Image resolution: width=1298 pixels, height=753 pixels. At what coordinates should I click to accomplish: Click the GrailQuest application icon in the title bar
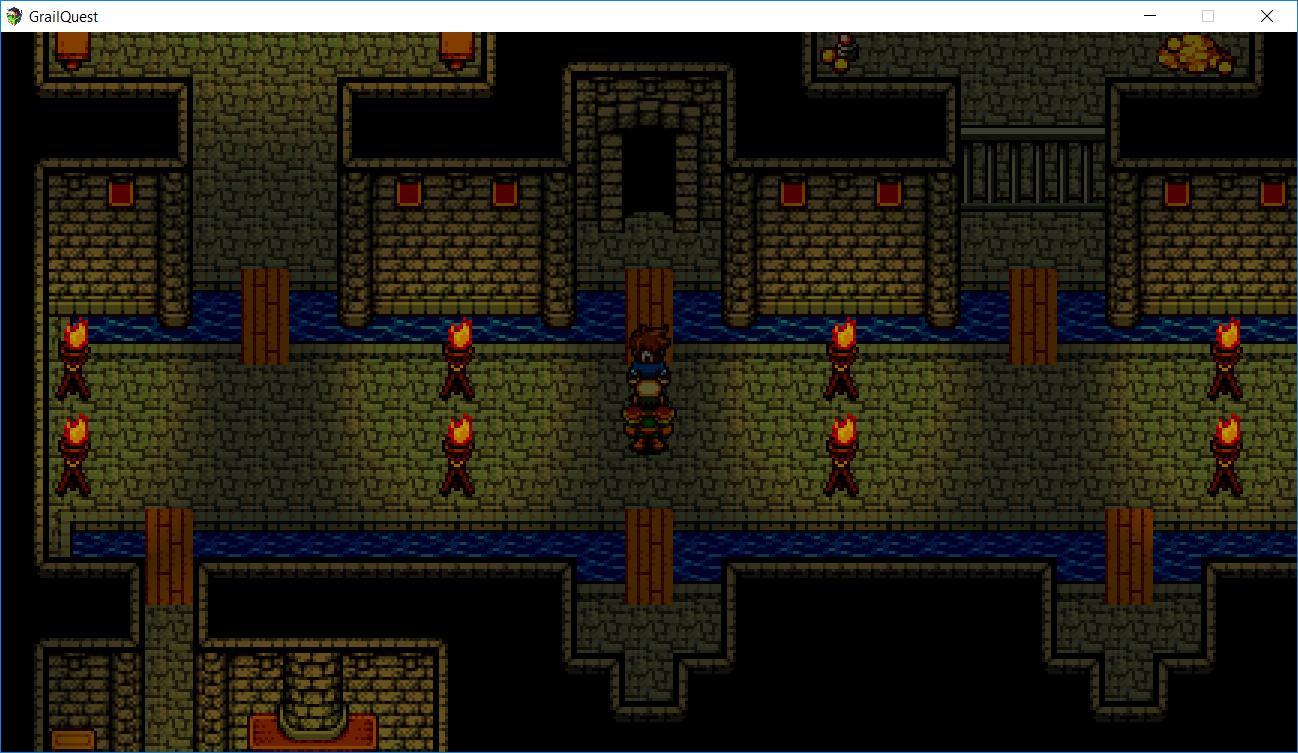pos(14,15)
